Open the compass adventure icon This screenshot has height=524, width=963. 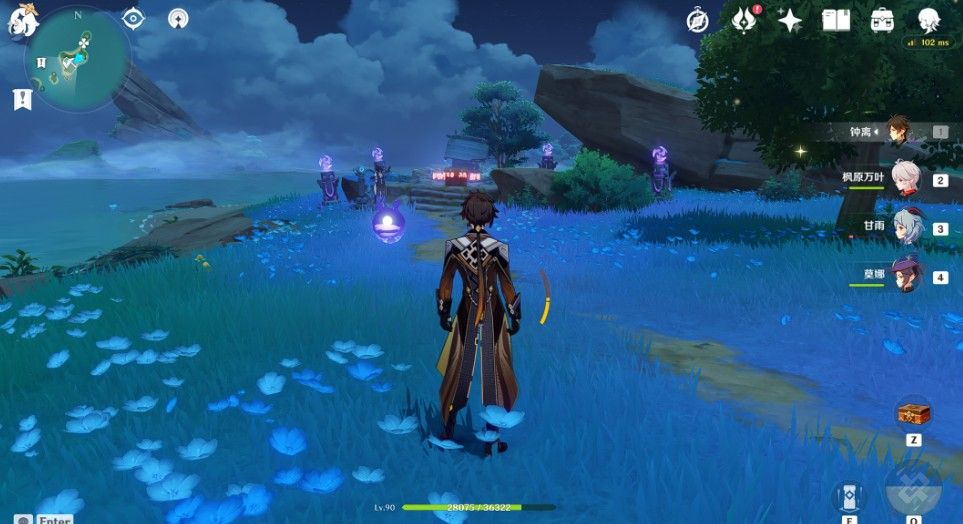[698, 20]
